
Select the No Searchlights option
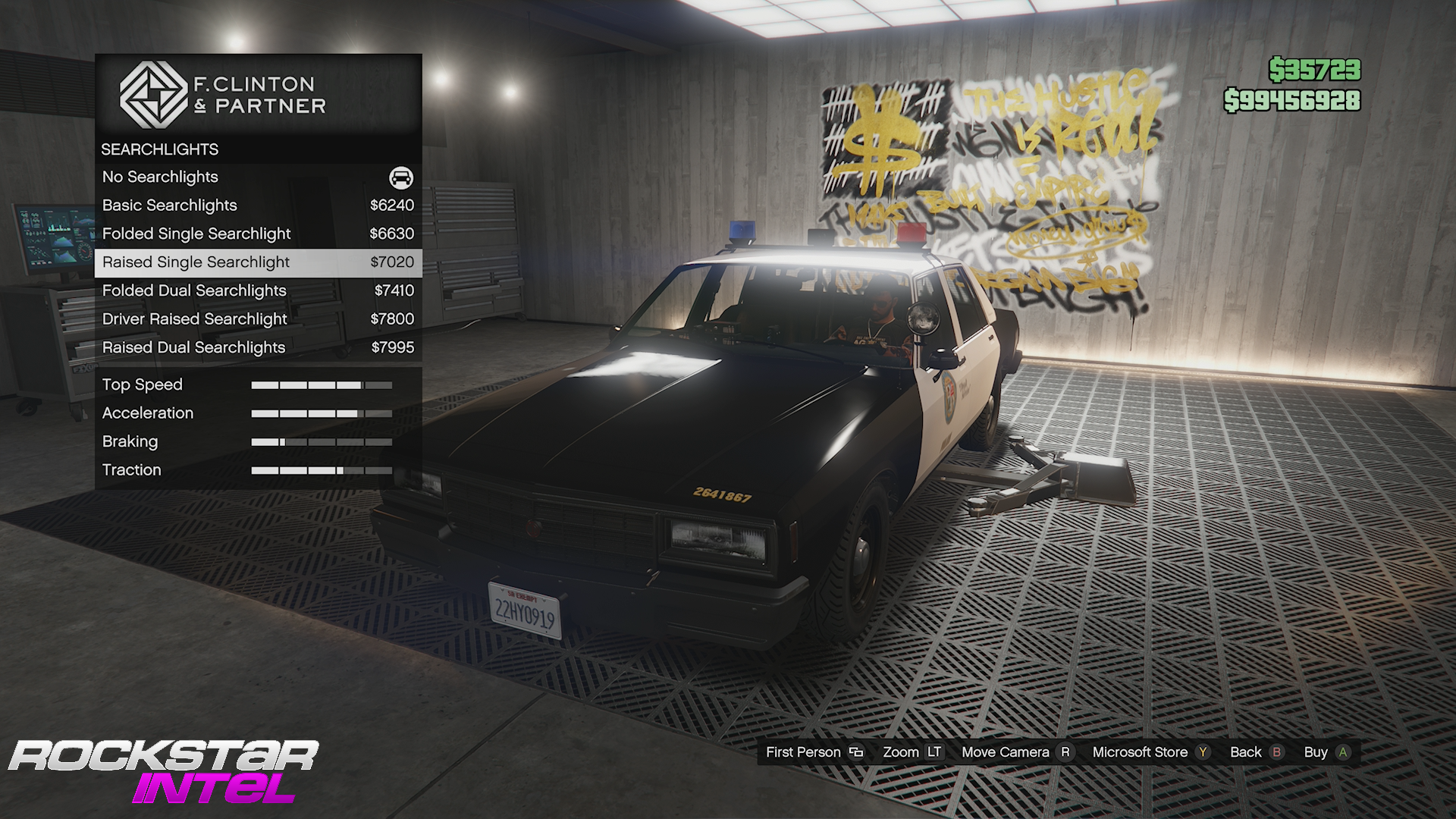click(258, 177)
